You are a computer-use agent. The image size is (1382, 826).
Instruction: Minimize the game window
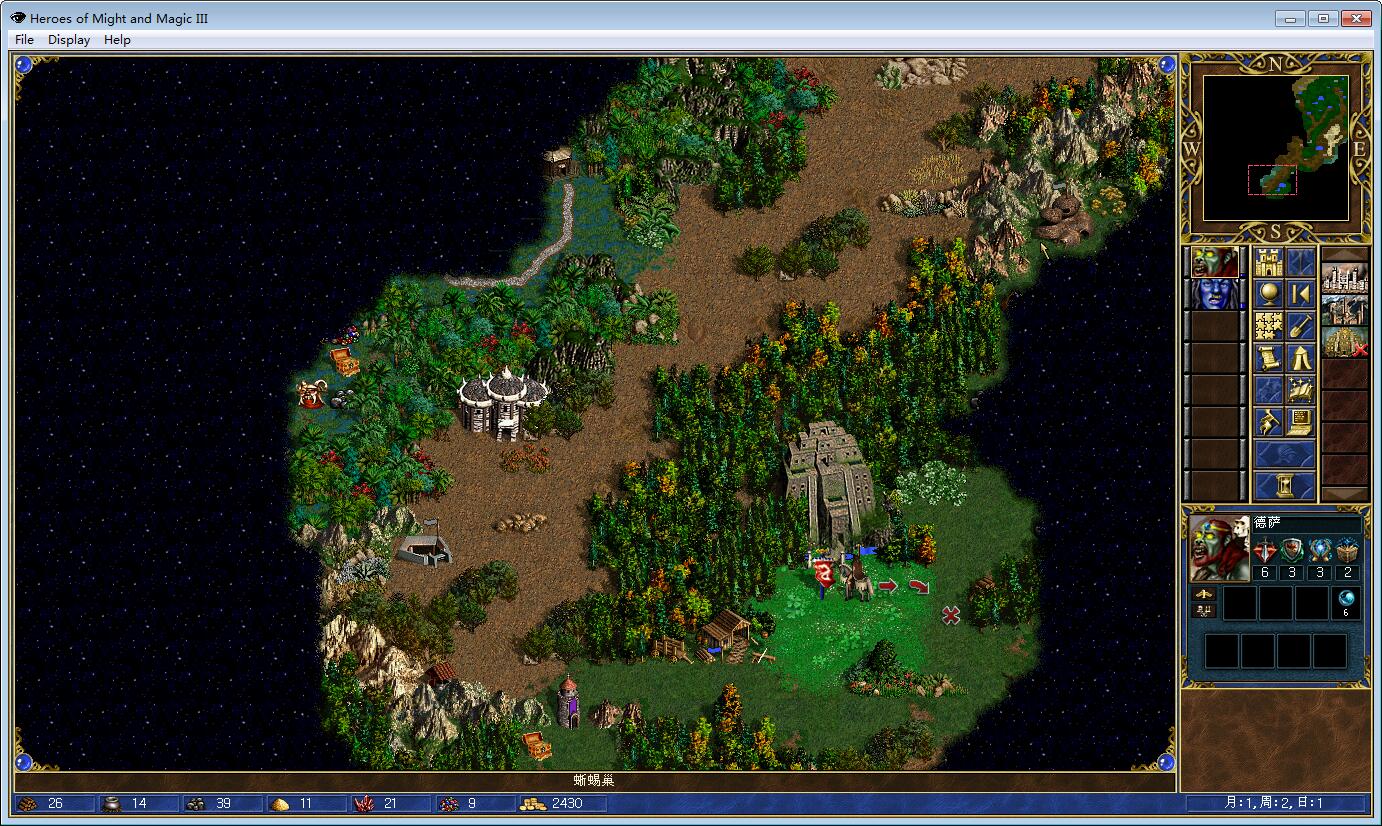point(1292,18)
